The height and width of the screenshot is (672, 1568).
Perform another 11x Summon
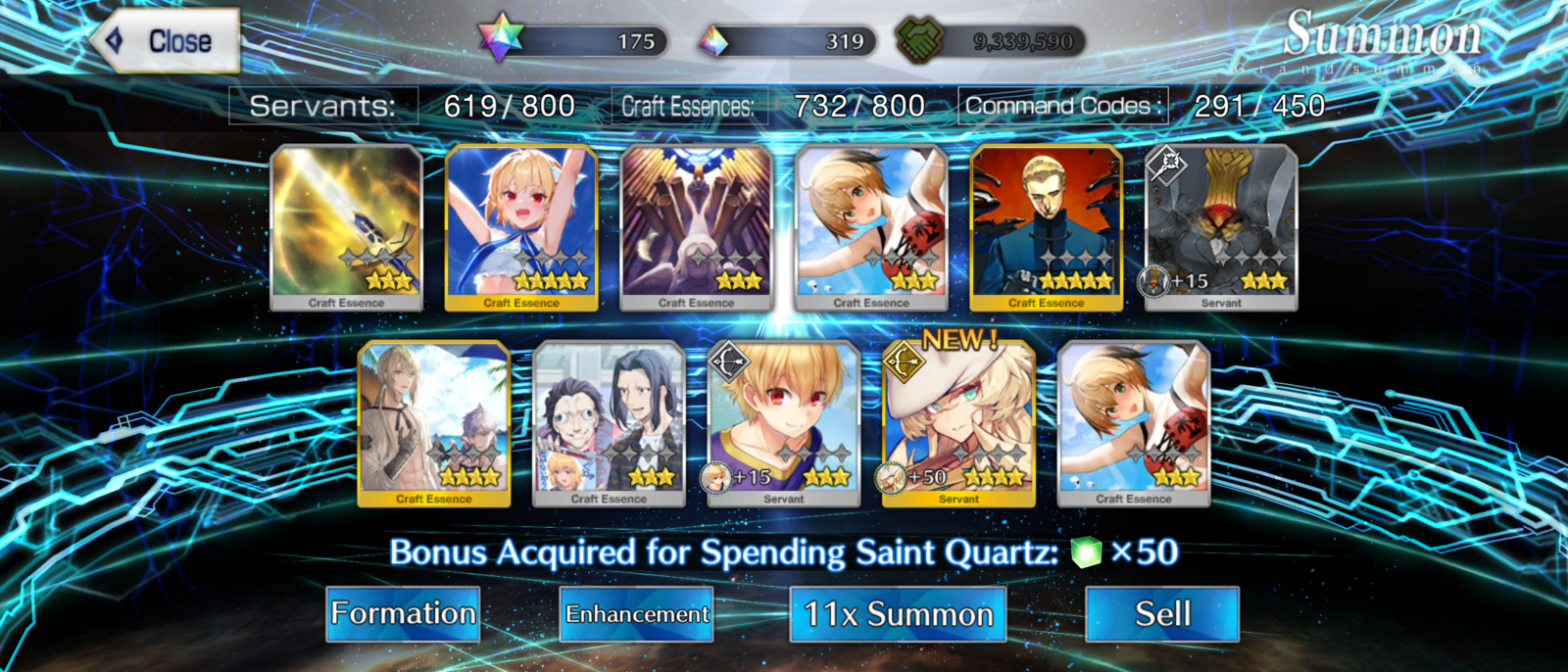point(898,614)
